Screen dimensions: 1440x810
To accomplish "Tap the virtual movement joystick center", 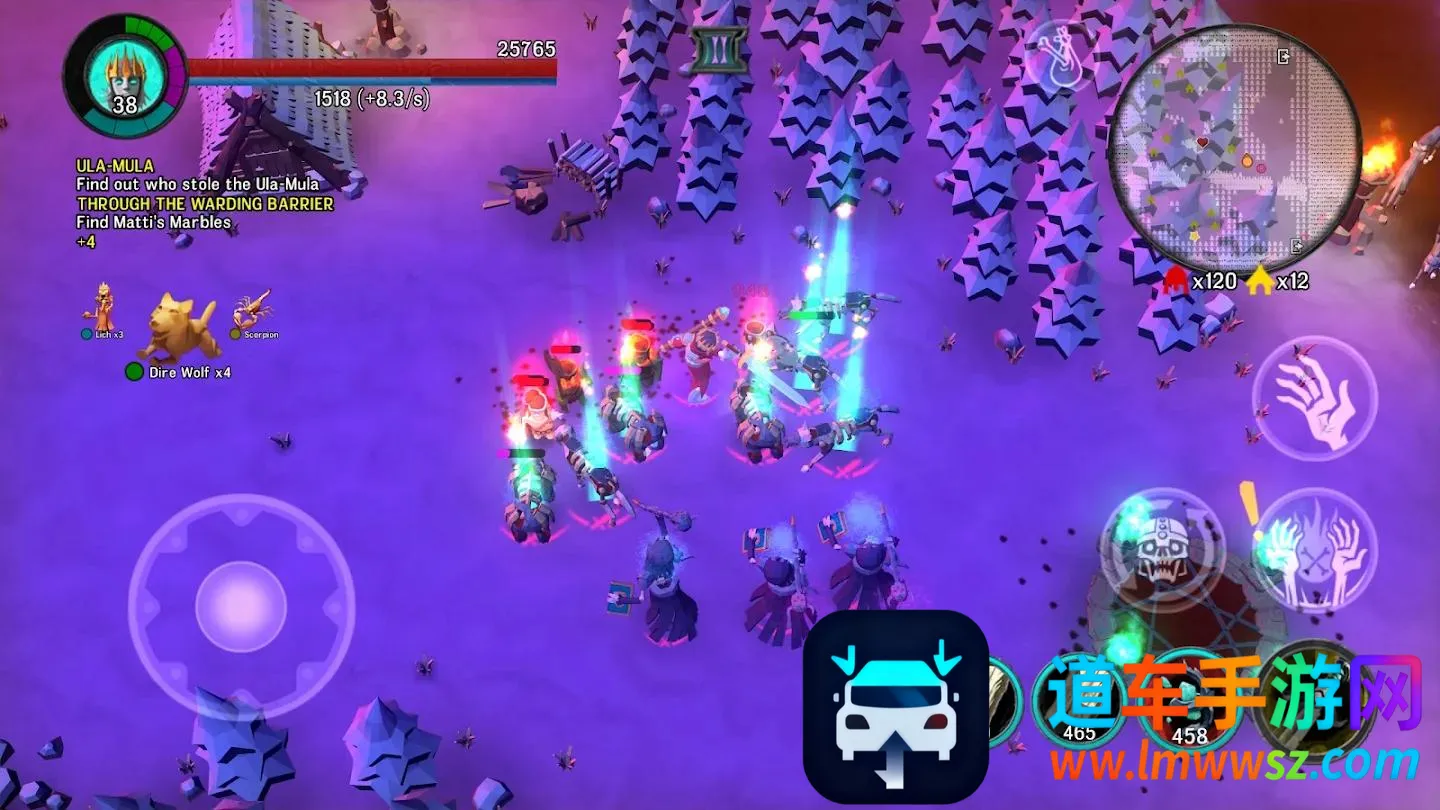I will tap(241, 607).
